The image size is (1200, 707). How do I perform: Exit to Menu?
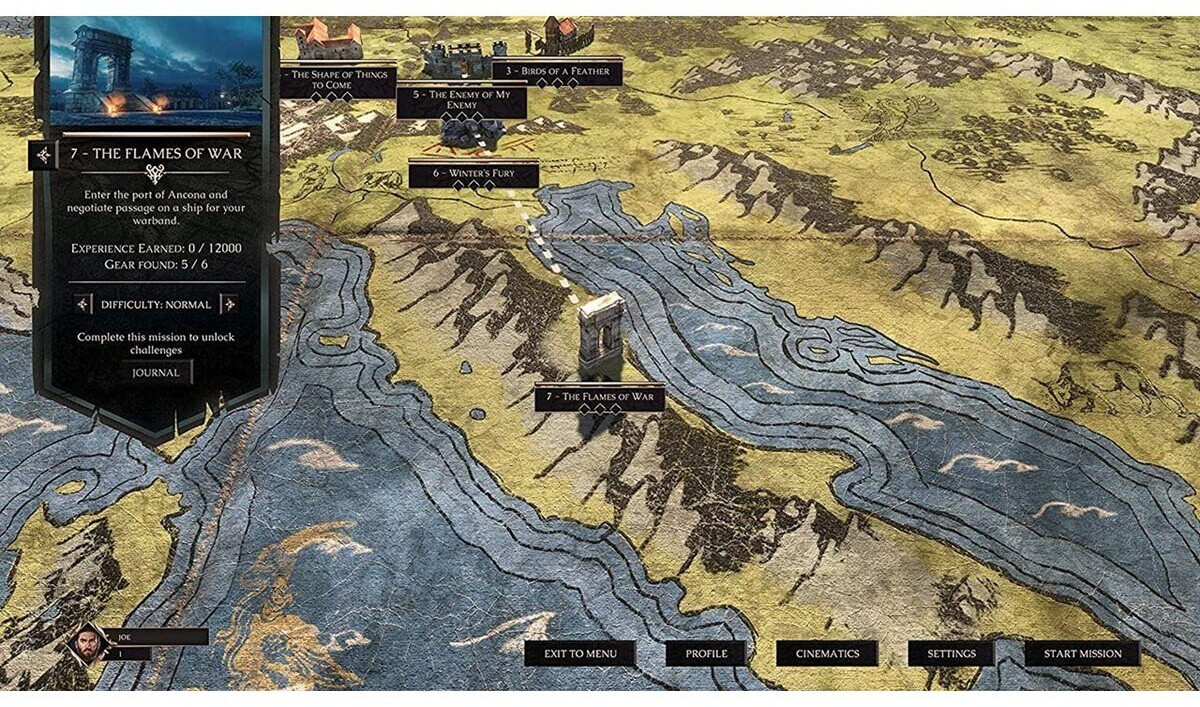coord(580,654)
